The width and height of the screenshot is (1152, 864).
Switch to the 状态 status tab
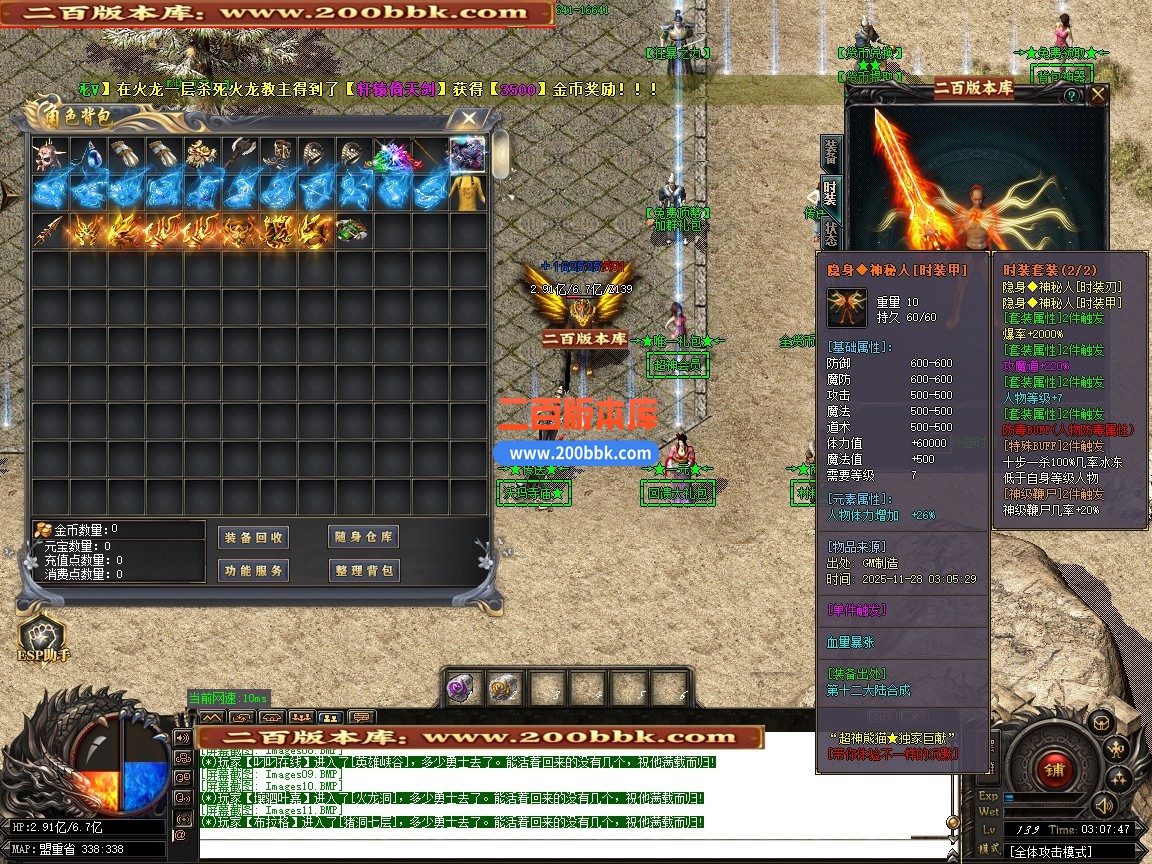(831, 232)
